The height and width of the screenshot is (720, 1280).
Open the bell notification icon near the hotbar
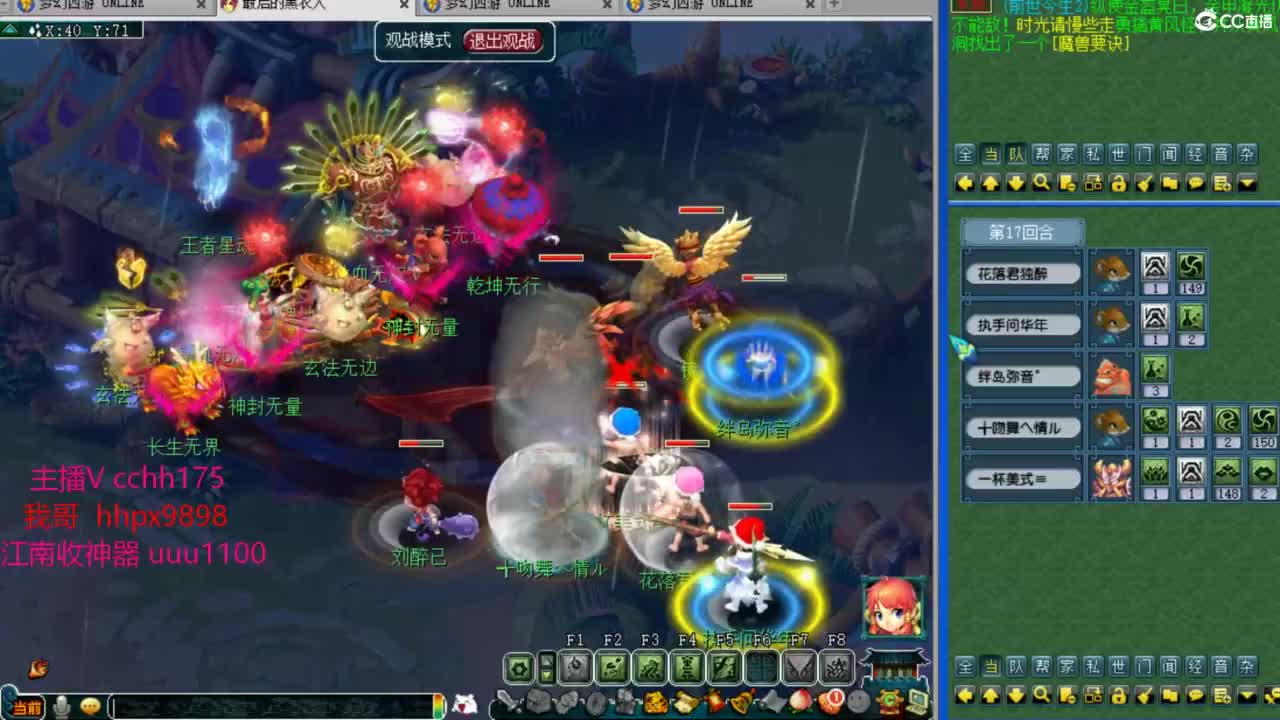pyautogui.click(x=740, y=701)
